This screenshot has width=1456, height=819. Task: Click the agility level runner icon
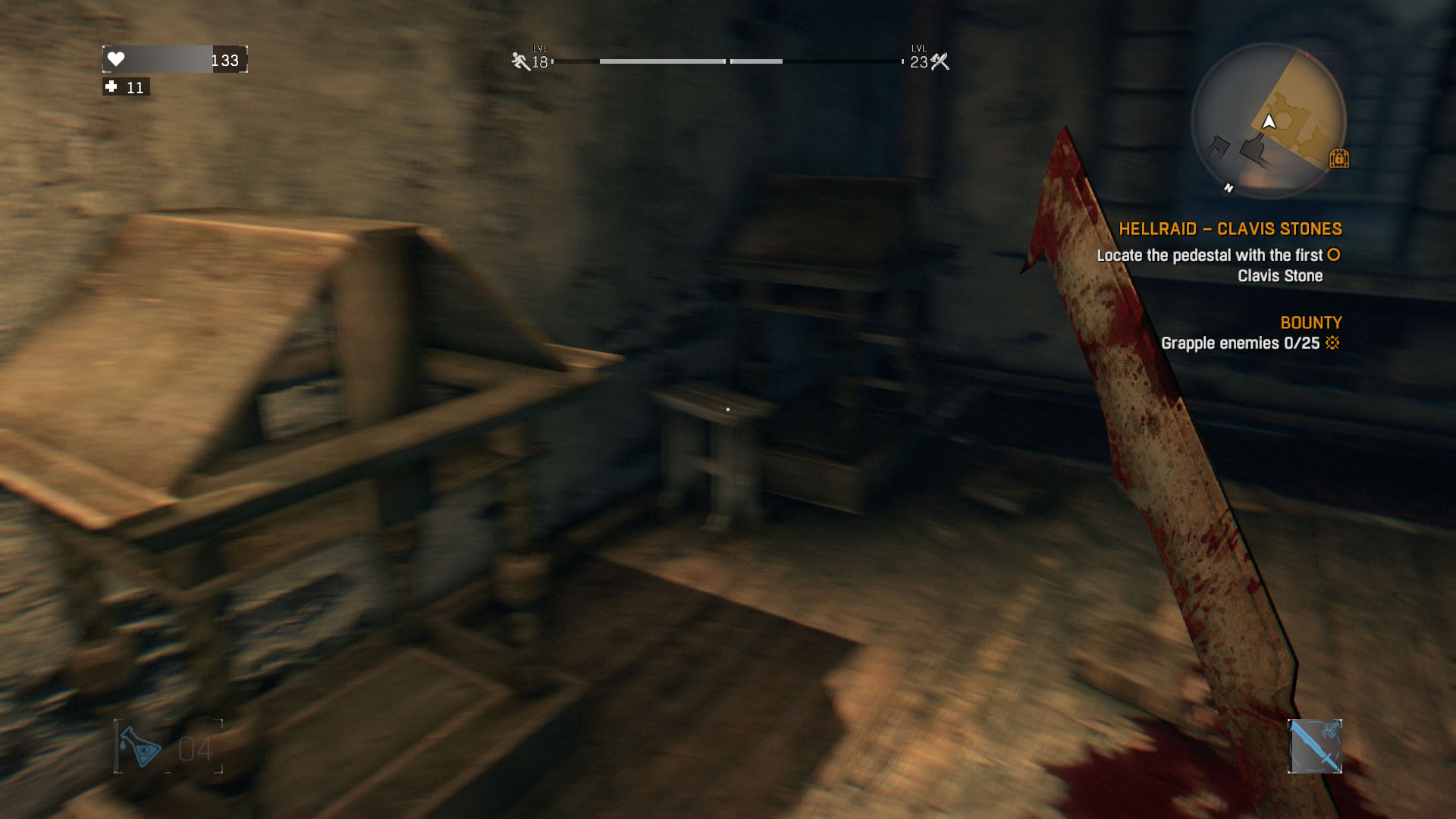tap(520, 61)
